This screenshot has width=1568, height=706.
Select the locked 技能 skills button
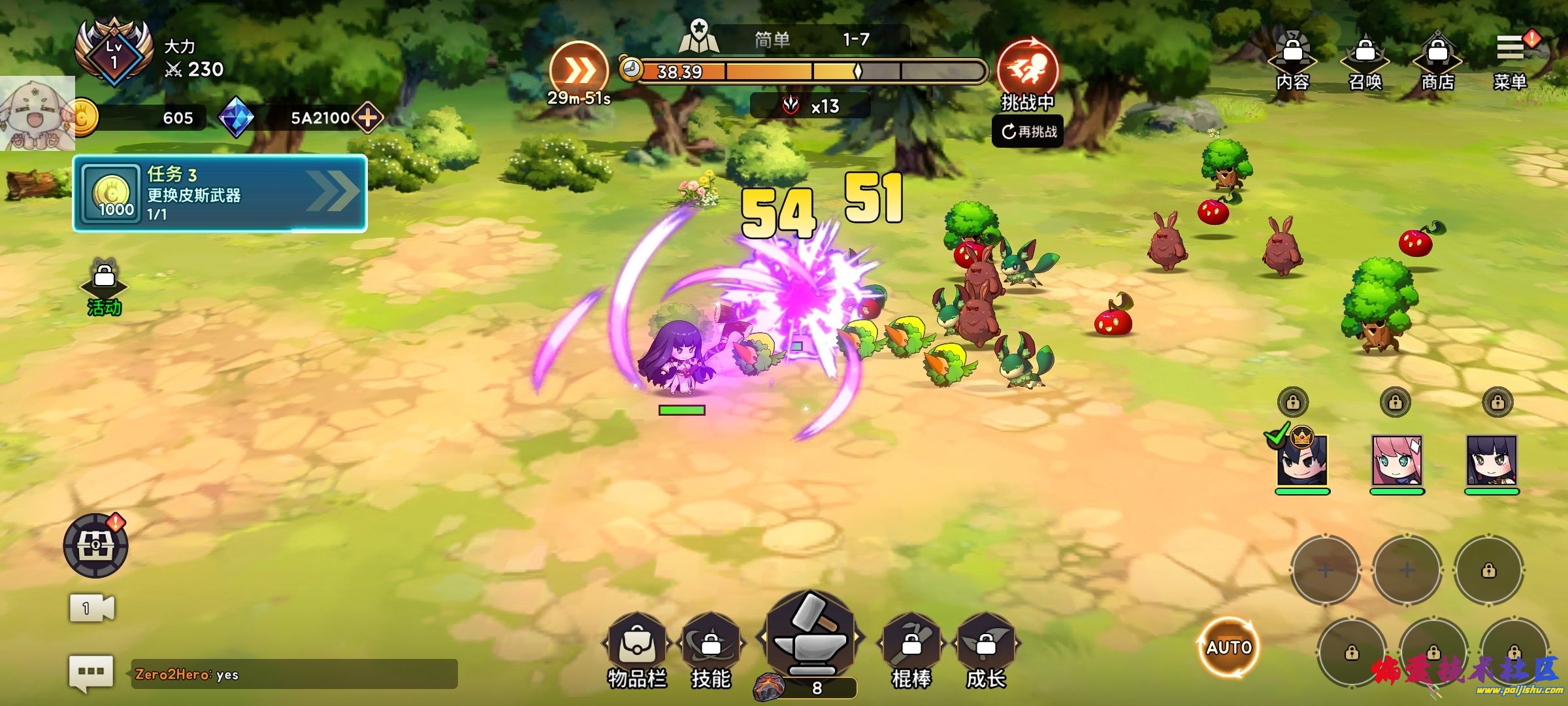pos(711,648)
